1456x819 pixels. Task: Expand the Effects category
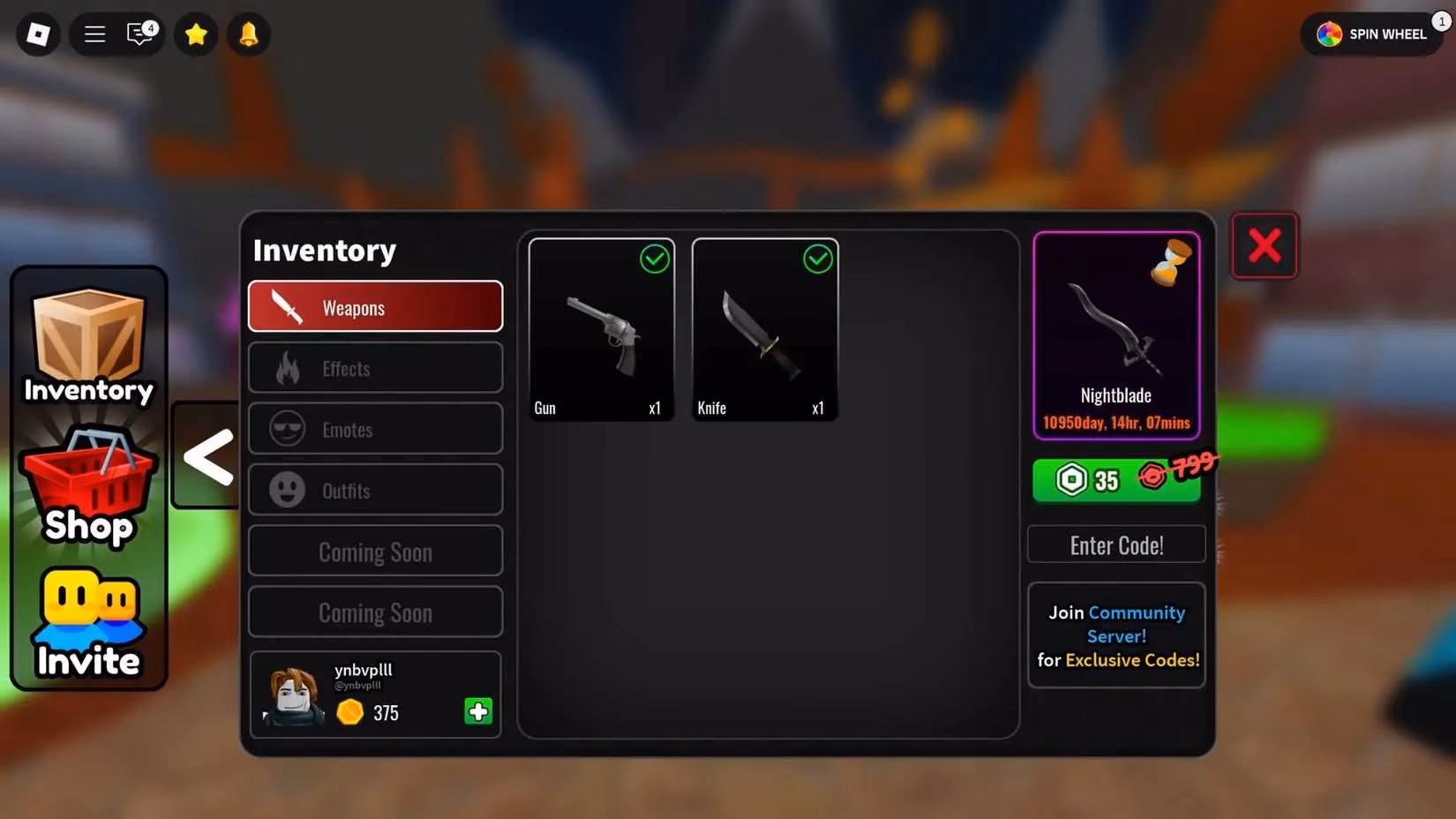375,368
